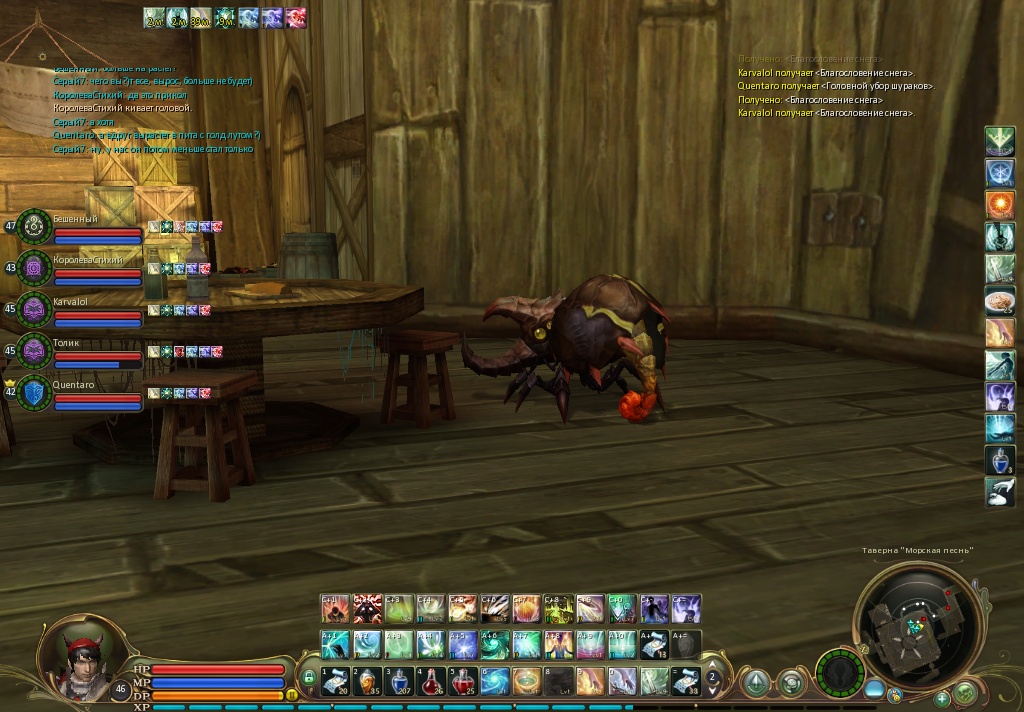Click the round green plus button

pyautogui.click(x=942, y=699)
